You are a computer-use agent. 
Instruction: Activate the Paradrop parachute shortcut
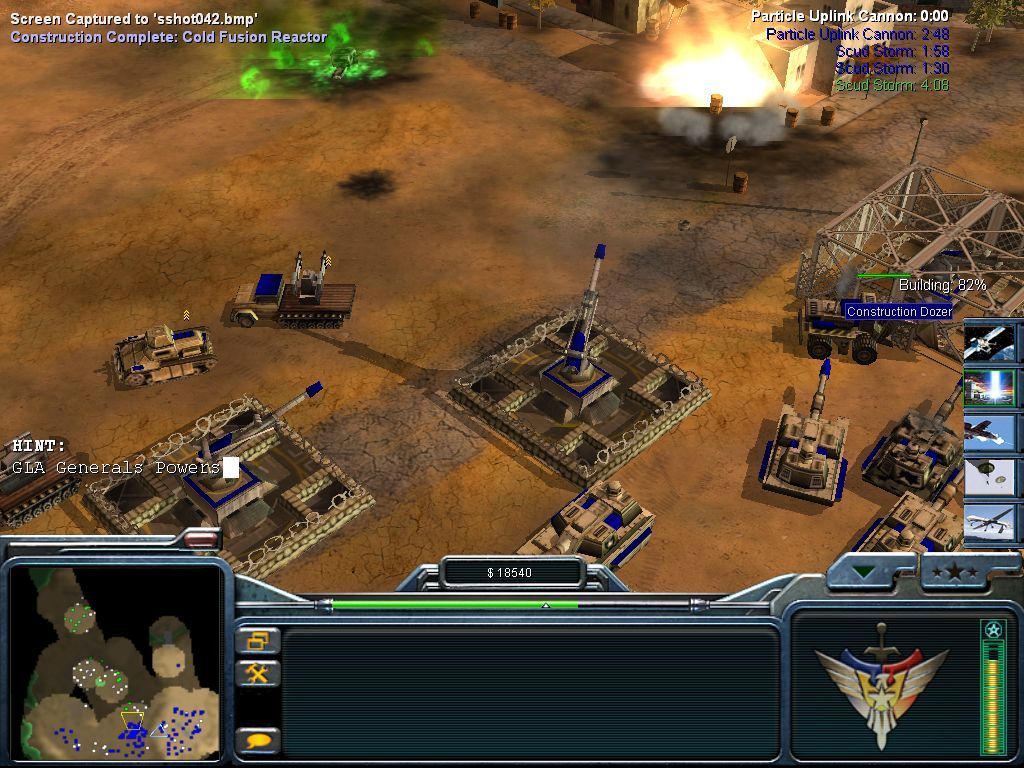coord(991,478)
